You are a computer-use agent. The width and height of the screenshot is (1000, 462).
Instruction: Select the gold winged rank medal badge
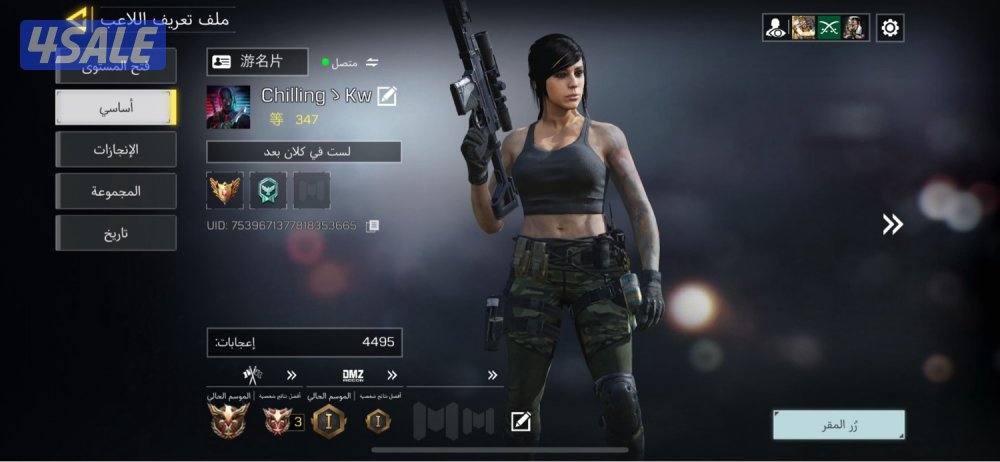[x=224, y=190]
